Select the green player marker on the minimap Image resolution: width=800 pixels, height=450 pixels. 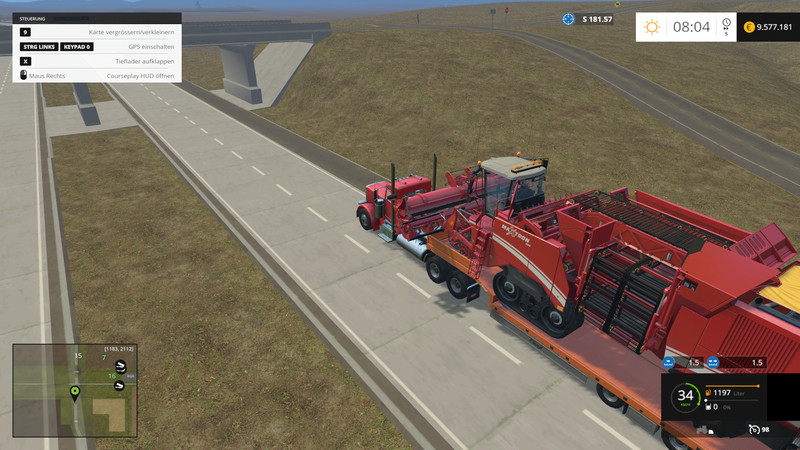pos(74,390)
